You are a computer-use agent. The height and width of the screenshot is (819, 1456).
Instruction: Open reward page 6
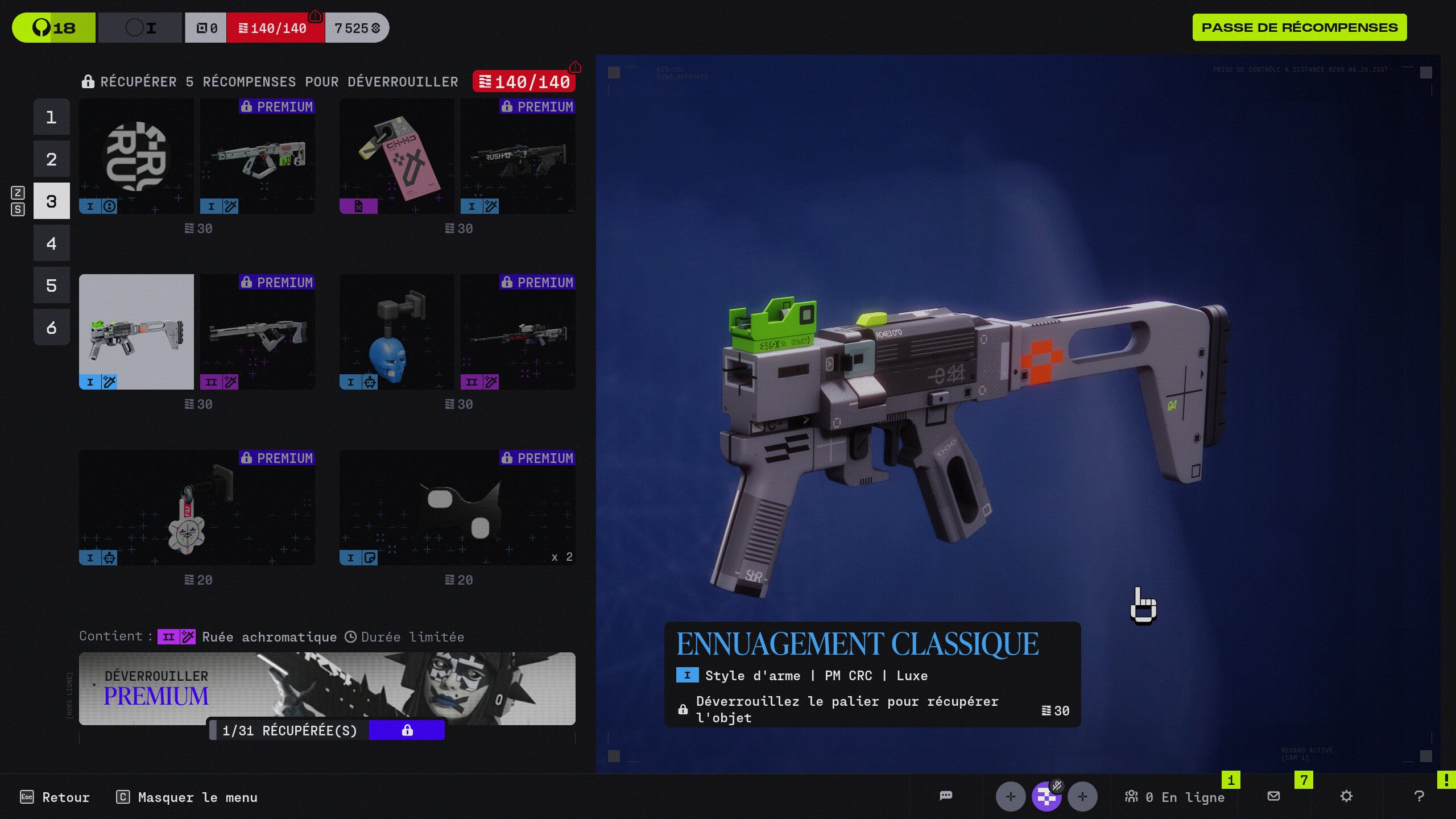coord(51,328)
